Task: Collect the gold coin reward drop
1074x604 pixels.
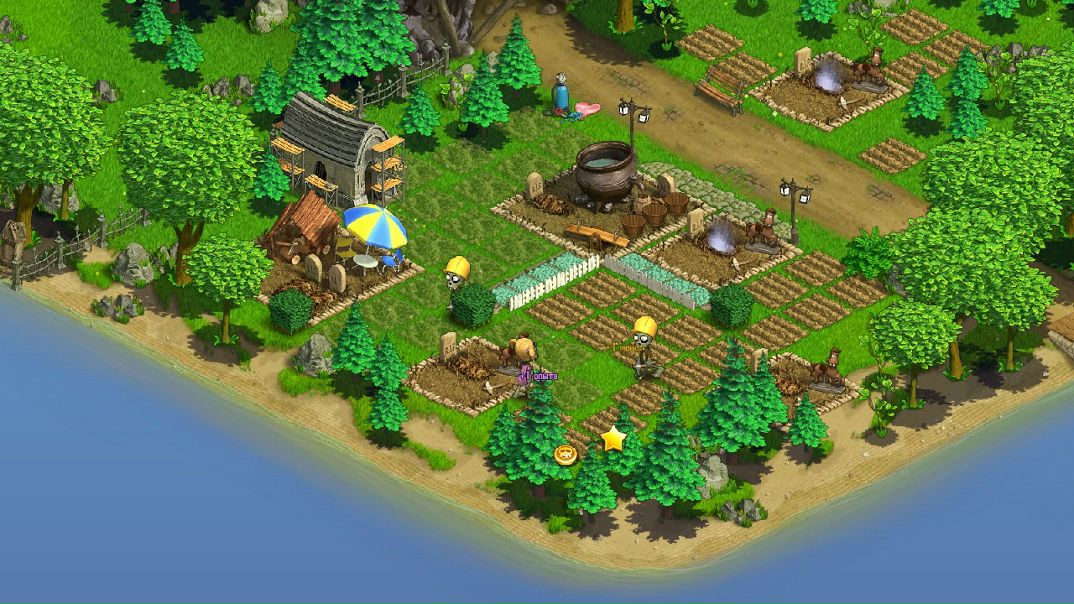Action: 566,455
